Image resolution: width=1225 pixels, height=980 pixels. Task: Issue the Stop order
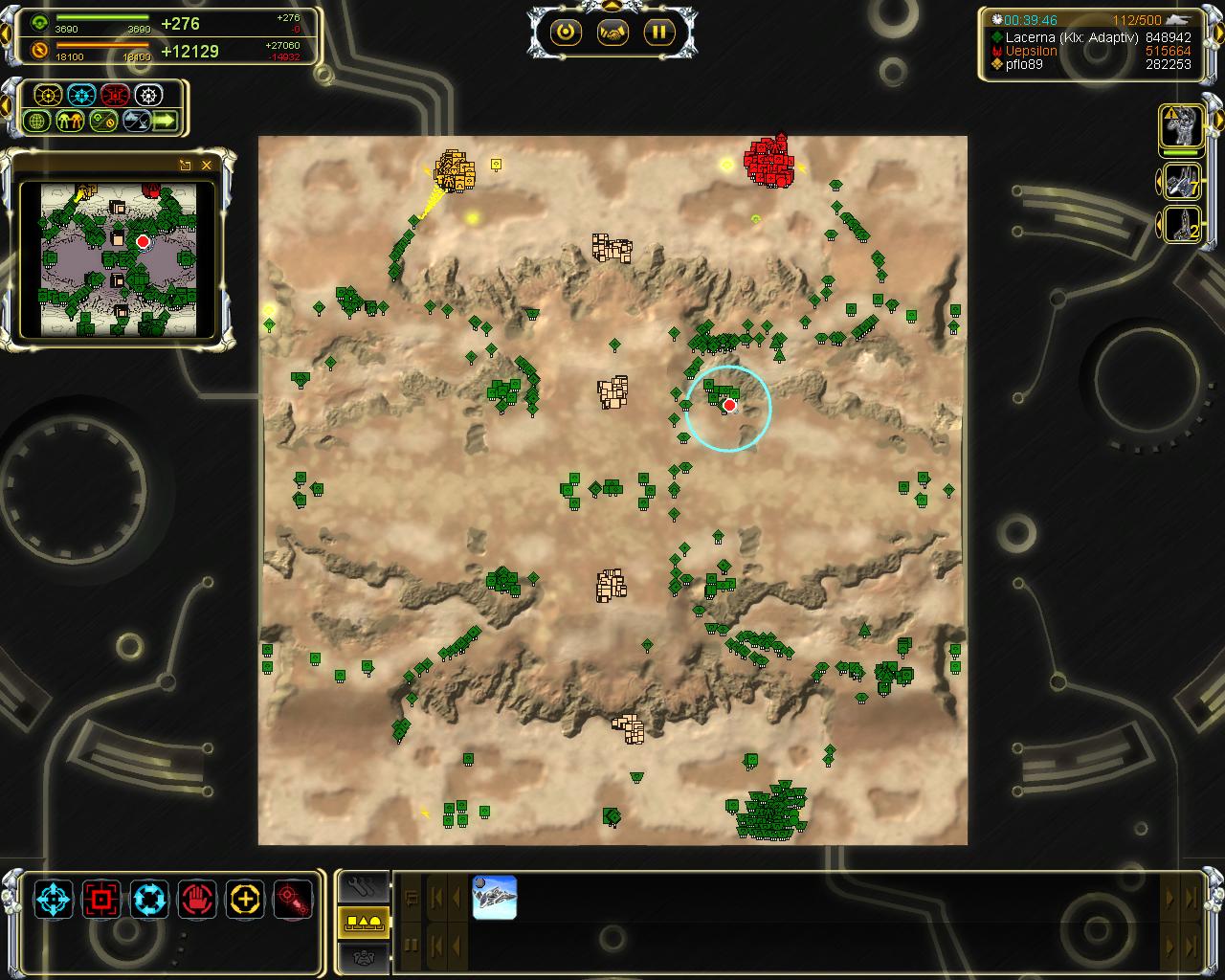197,900
